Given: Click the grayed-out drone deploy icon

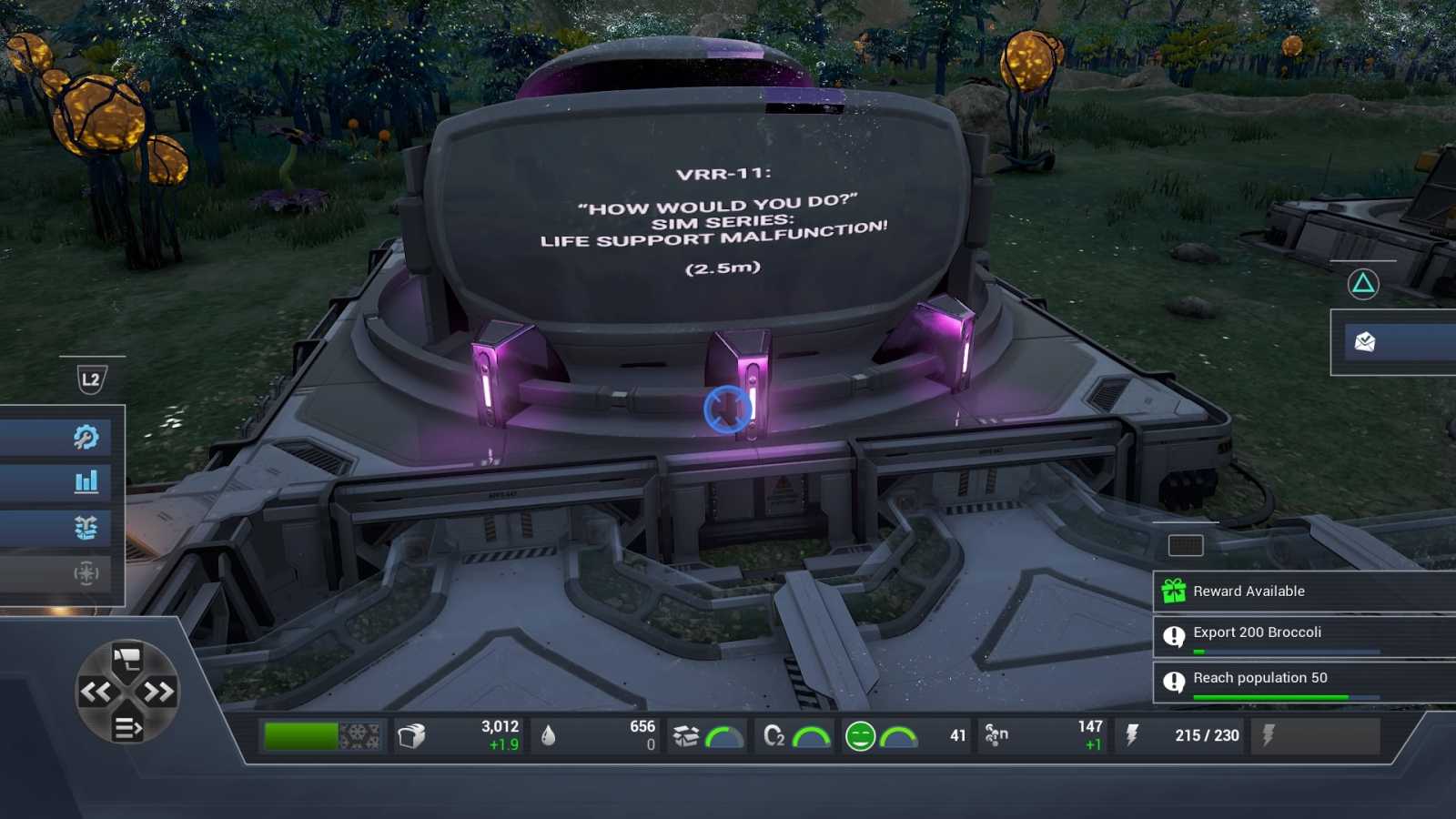Looking at the screenshot, I should coord(86,574).
